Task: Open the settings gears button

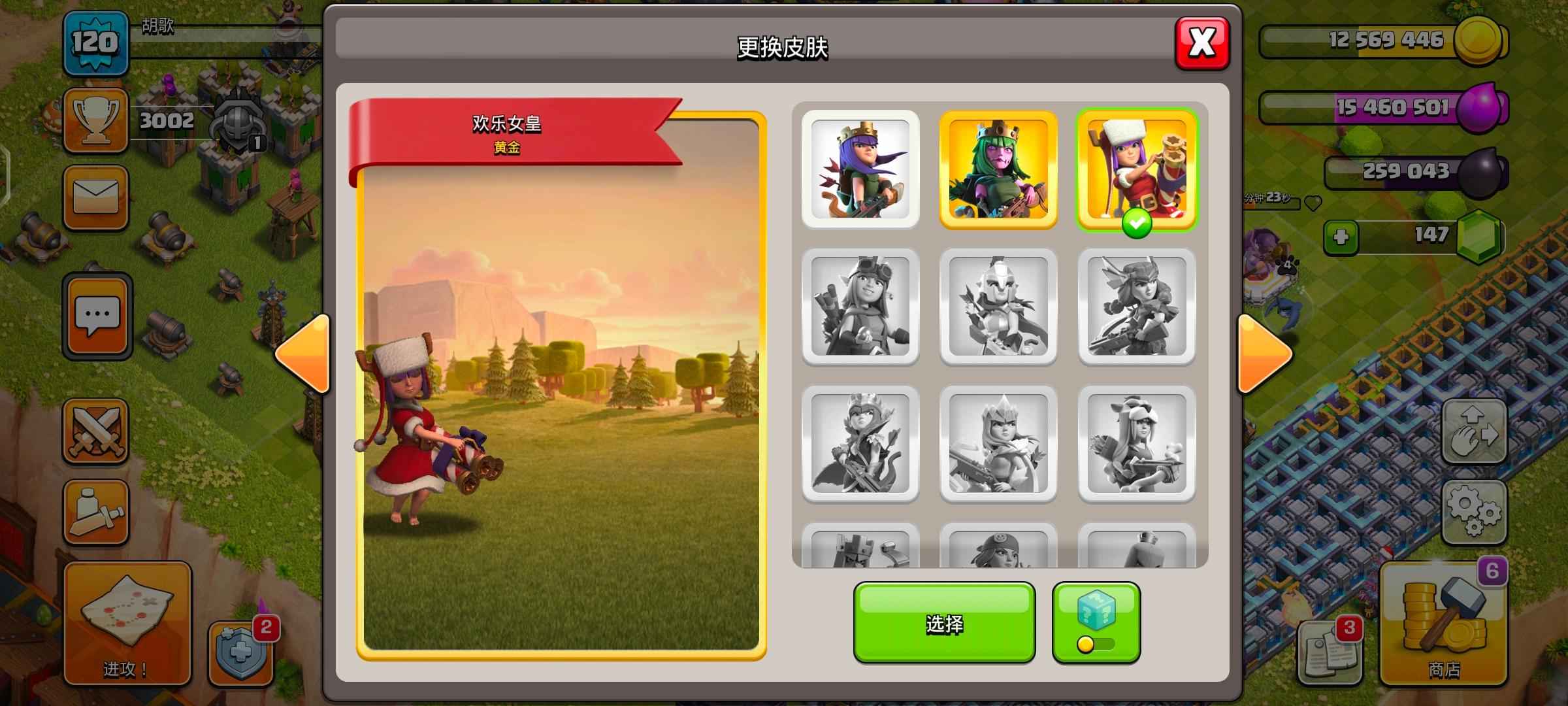Action: [x=1474, y=513]
